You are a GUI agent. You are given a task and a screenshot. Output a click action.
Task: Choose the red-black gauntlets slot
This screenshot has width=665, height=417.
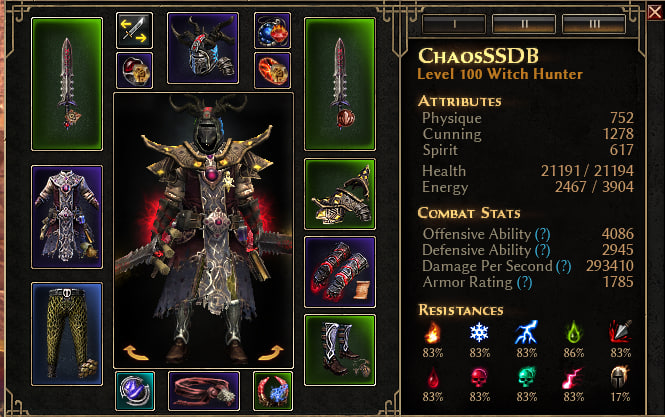339,271
